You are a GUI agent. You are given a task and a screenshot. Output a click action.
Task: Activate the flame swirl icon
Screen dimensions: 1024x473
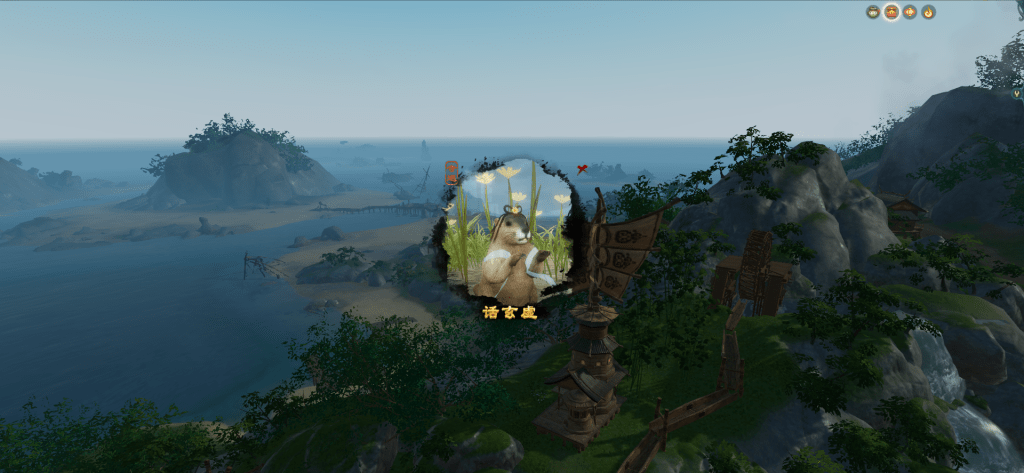click(928, 12)
